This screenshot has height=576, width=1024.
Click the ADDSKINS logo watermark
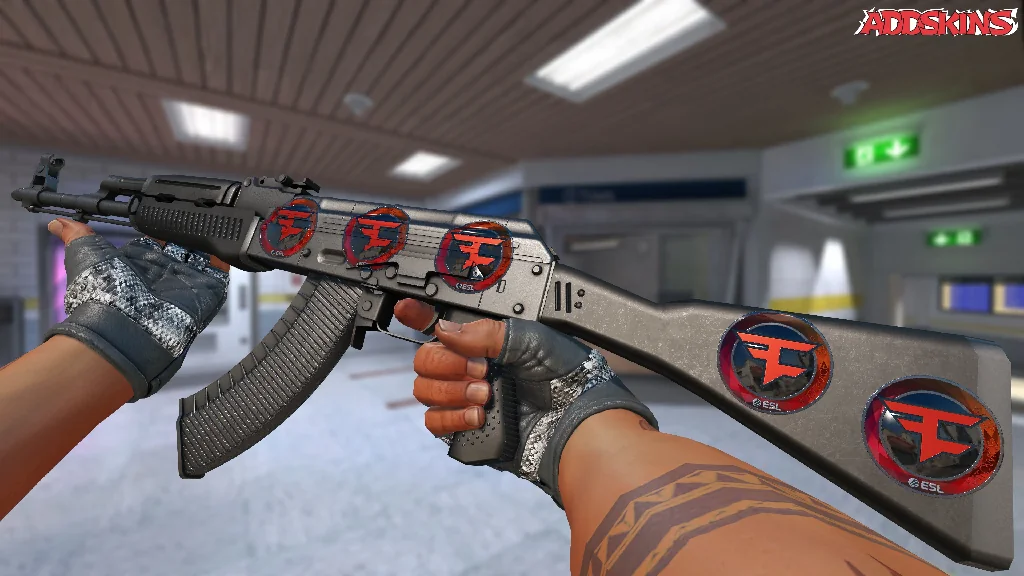[x=938, y=22]
